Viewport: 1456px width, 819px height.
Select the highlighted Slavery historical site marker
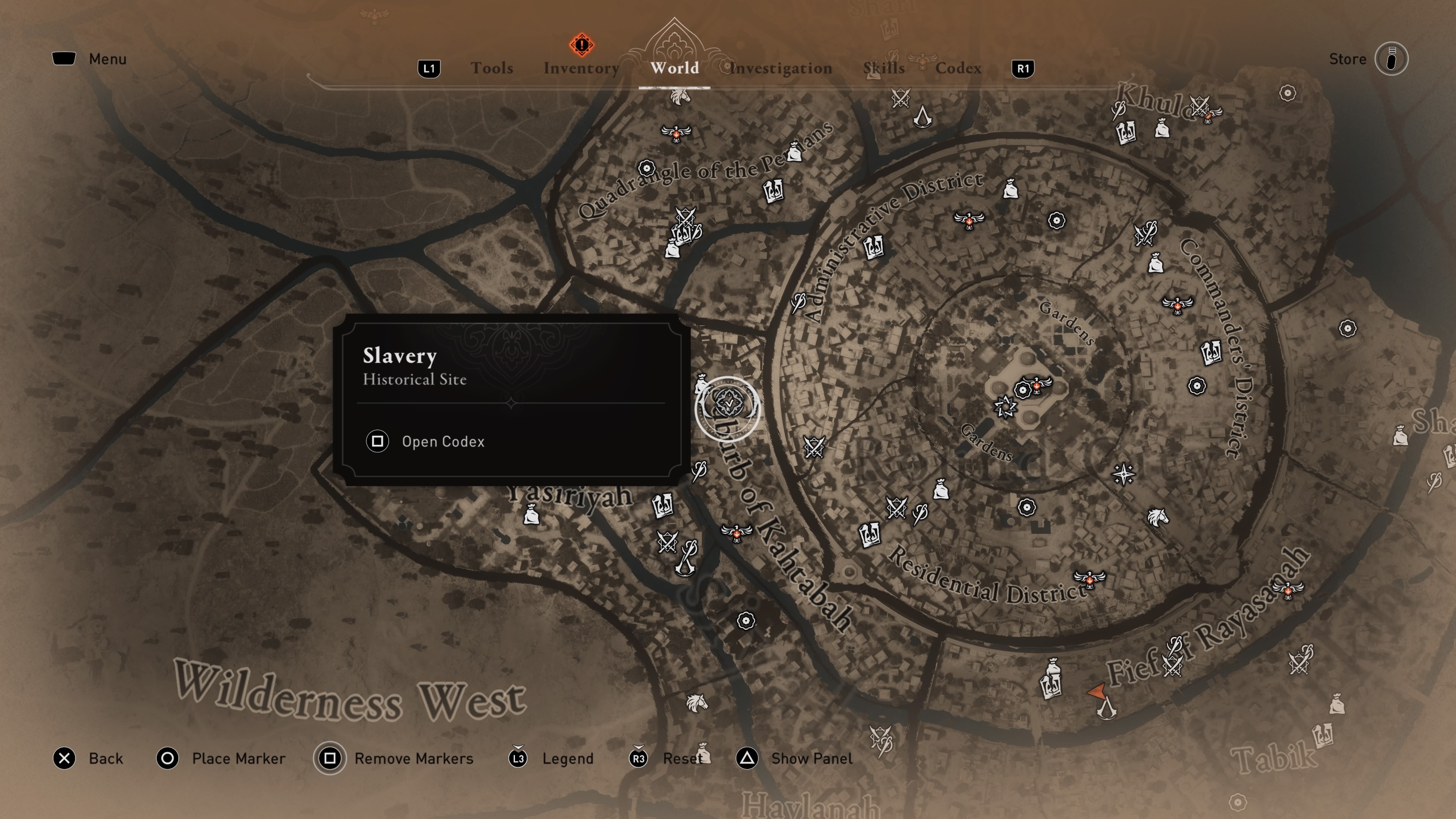click(728, 408)
